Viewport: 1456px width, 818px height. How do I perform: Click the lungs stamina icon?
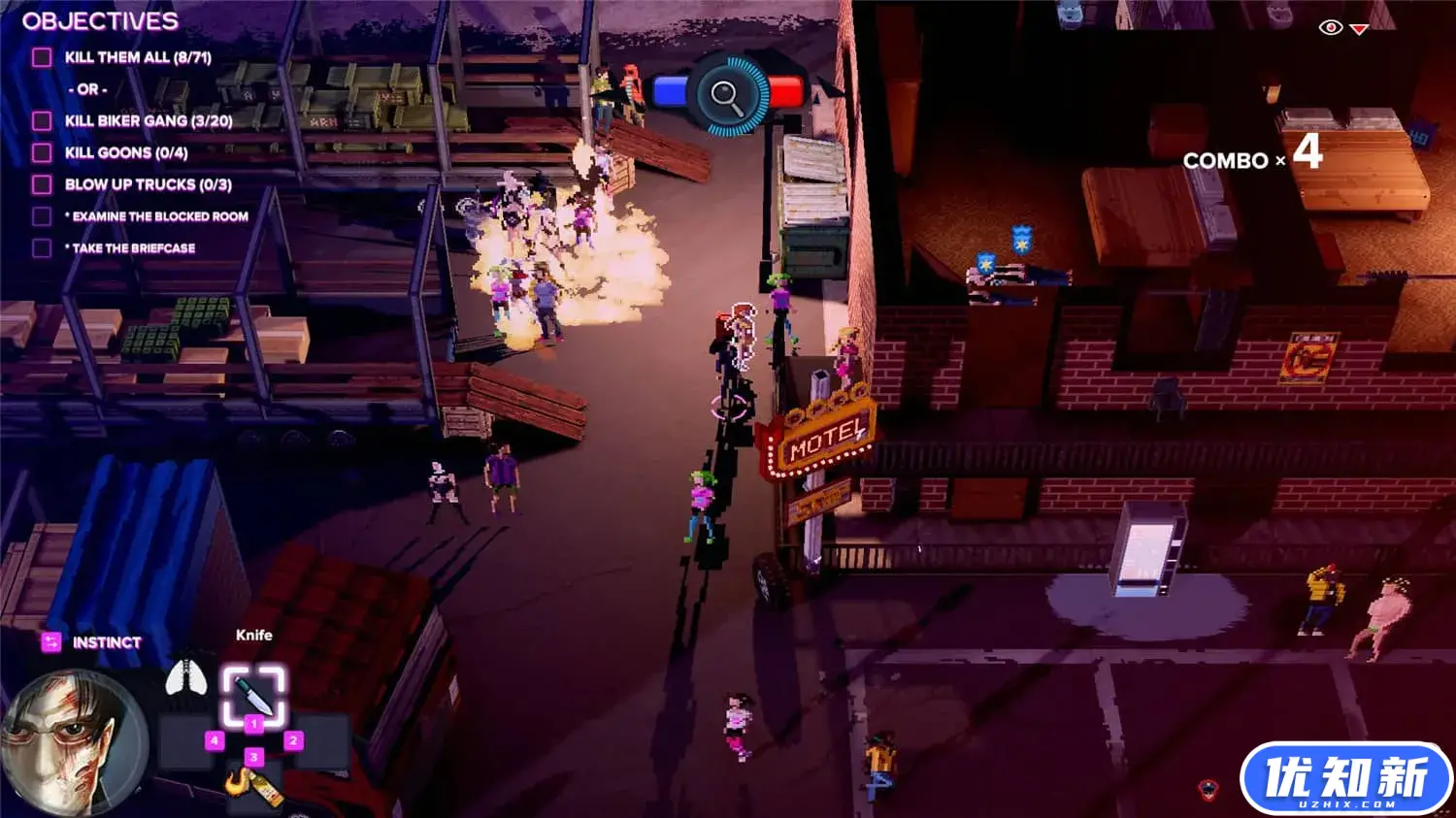[x=185, y=677]
